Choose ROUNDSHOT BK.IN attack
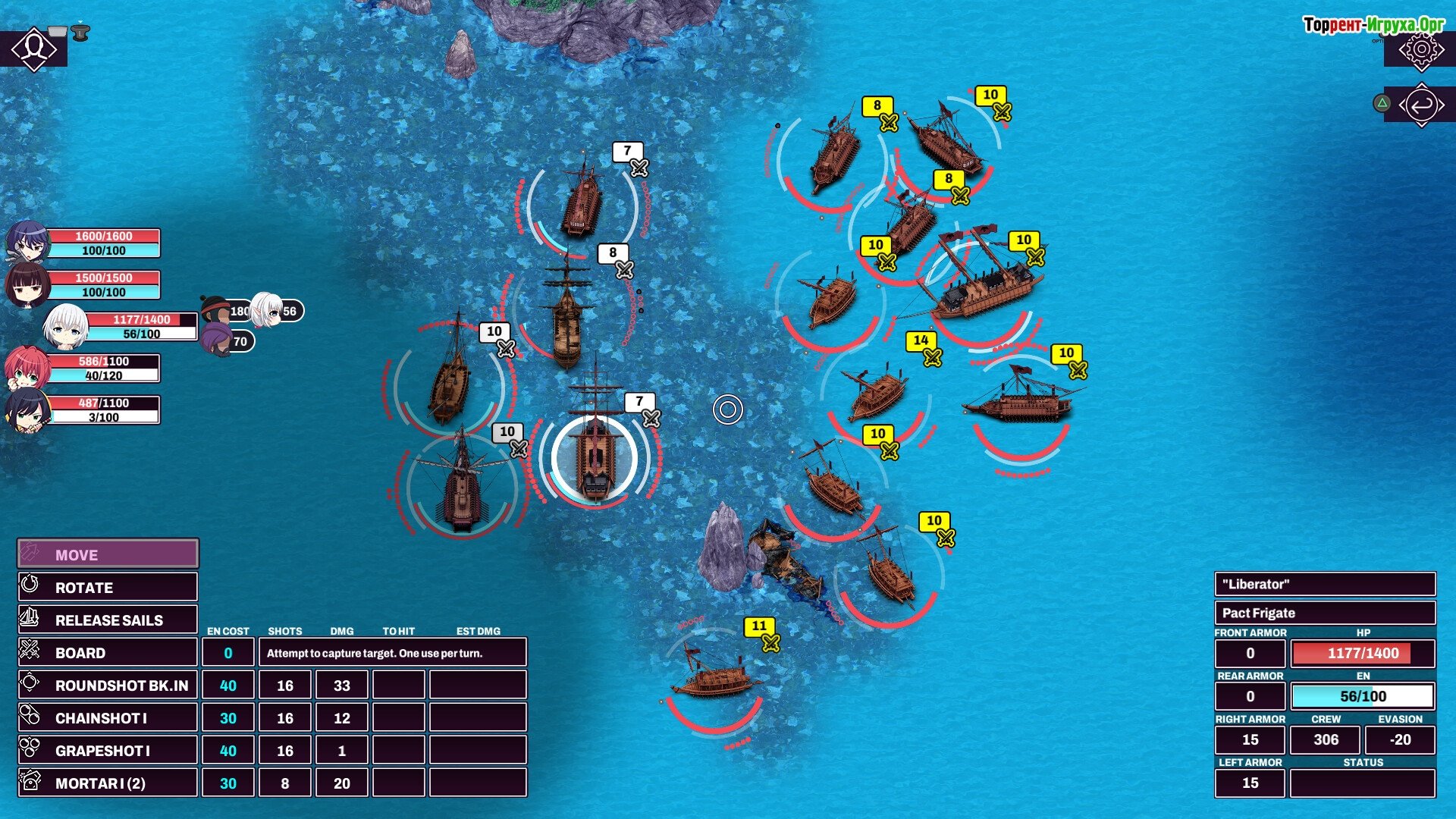 click(108, 686)
